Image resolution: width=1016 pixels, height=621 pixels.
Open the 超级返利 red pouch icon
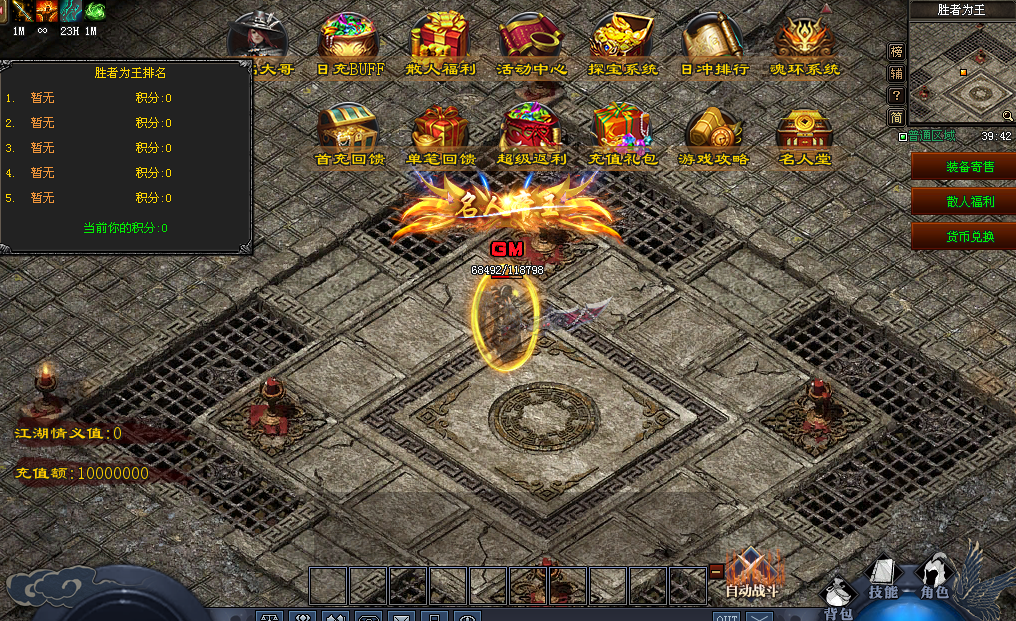[532, 130]
